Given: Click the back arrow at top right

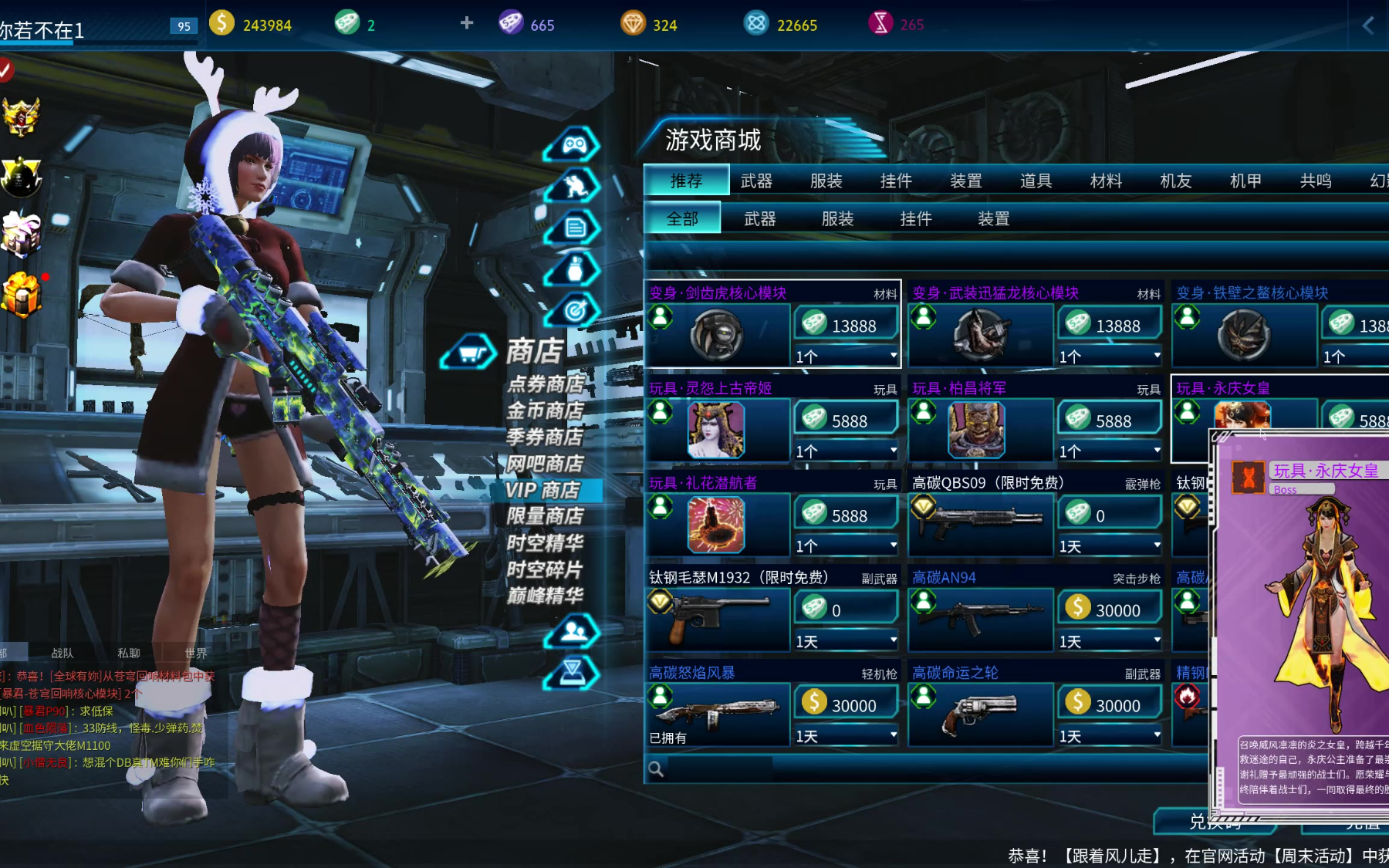Looking at the screenshot, I should [1368, 25].
